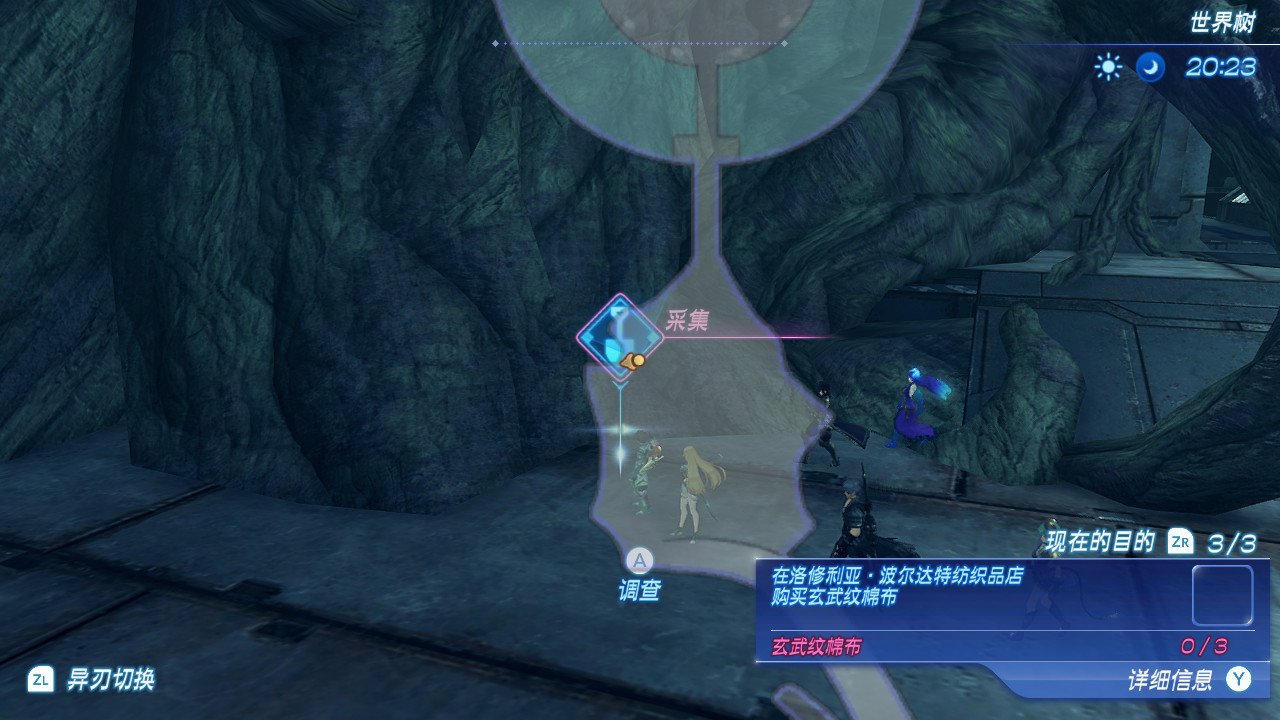Click the moon night-time icon
Screen dimensions: 1280x720
tap(1151, 67)
